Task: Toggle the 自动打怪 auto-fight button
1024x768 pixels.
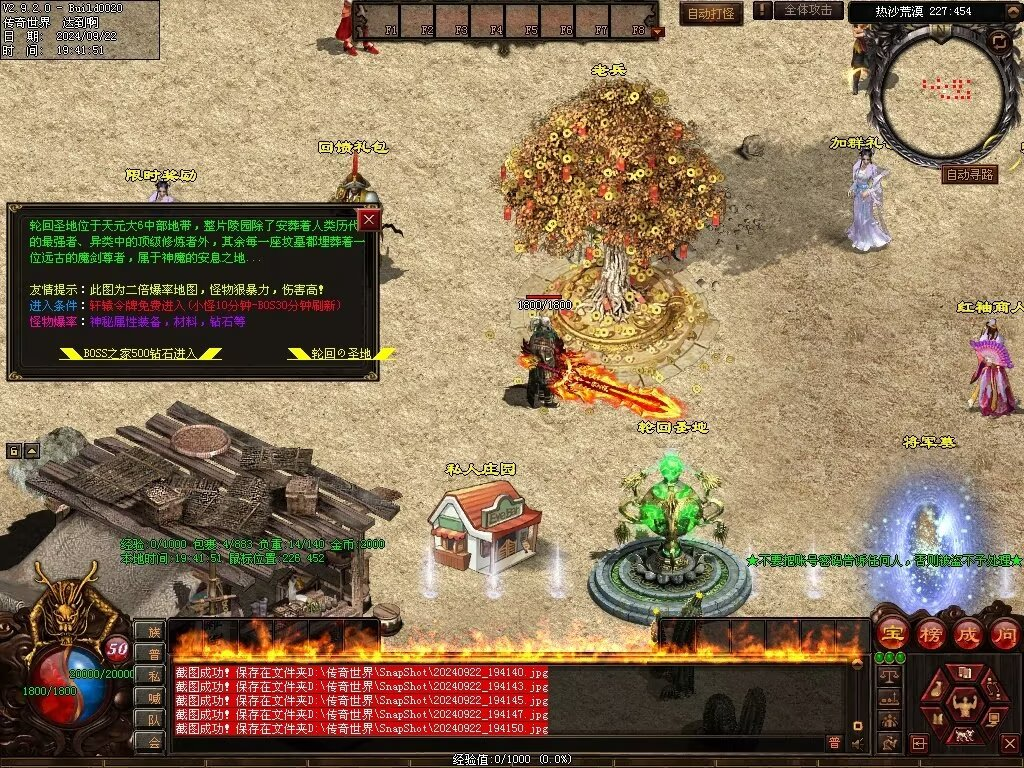Action: (712, 13)
